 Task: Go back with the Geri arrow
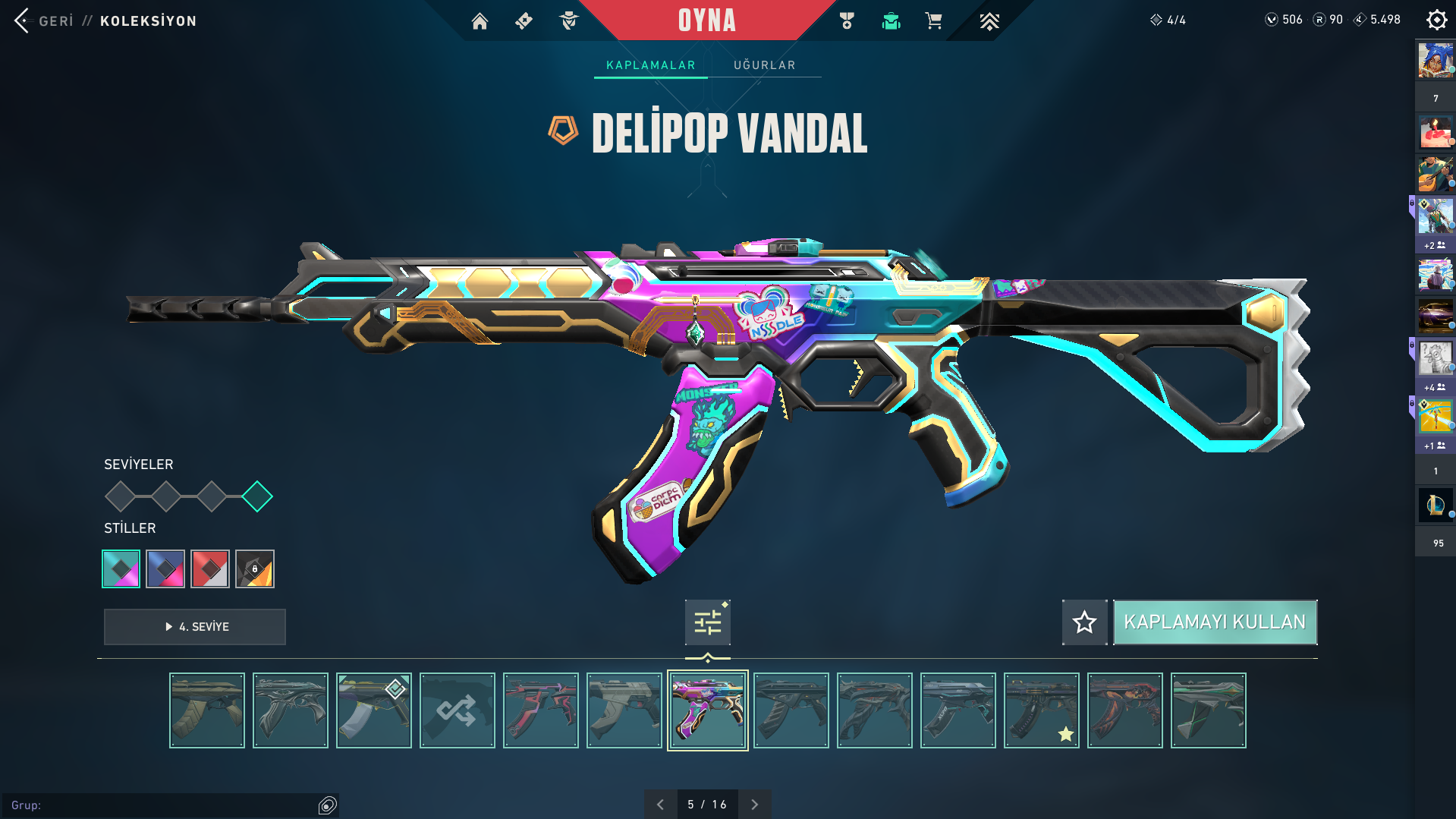click(x=23, y=20)
